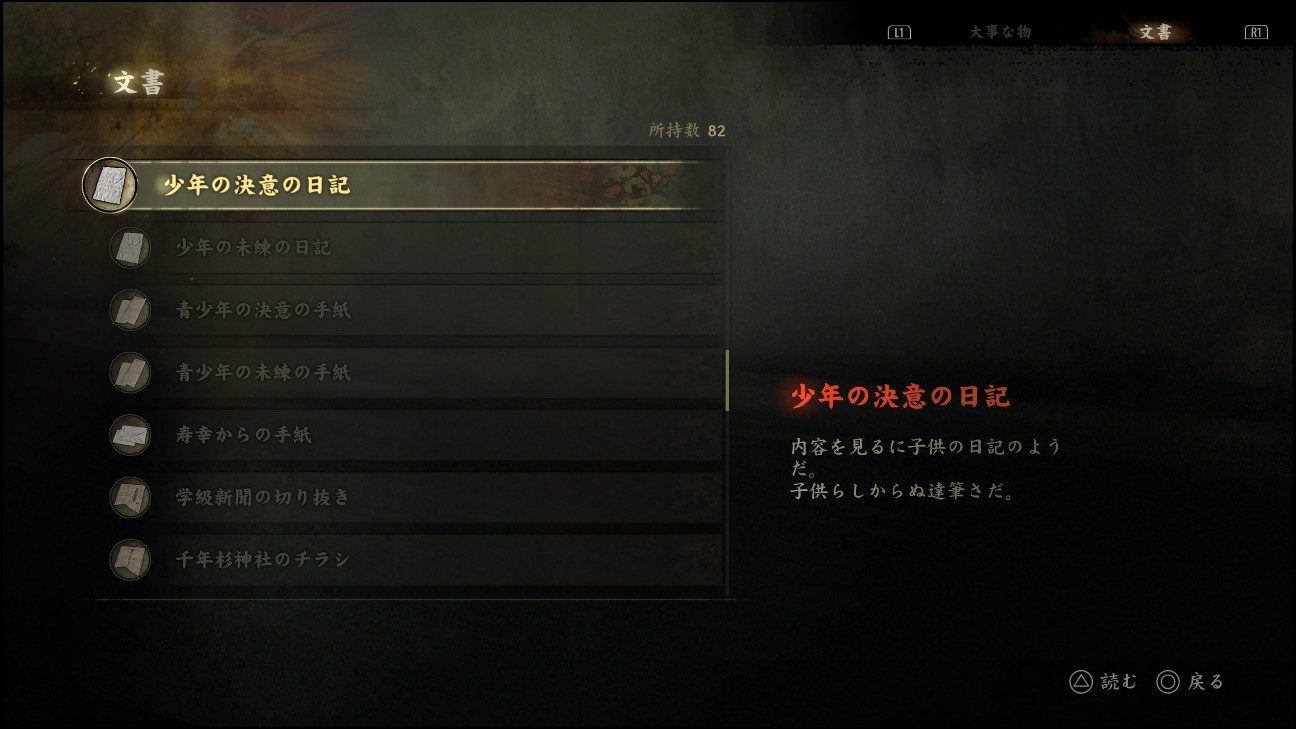Select the 文書 tab
Screen dimensions: 1296x729
pyautogui.click(x=1155, y=31)
